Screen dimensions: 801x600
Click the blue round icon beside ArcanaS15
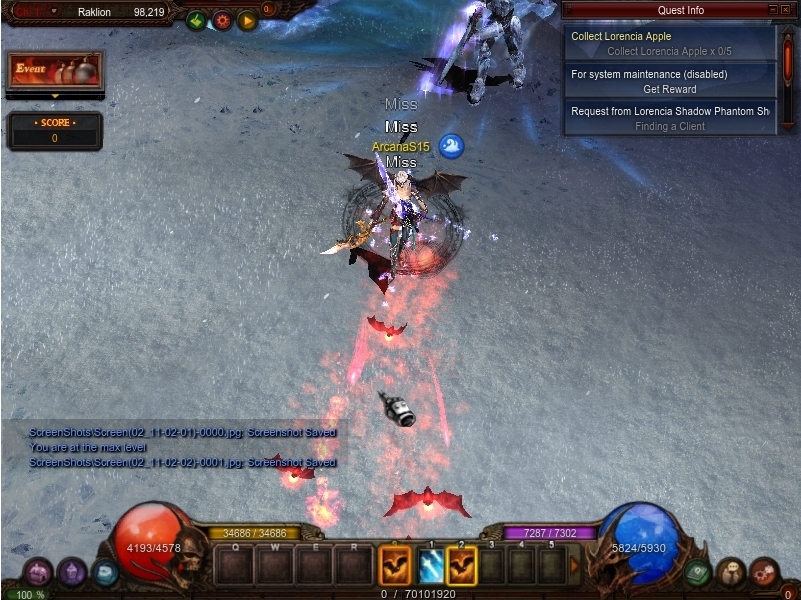451,146
